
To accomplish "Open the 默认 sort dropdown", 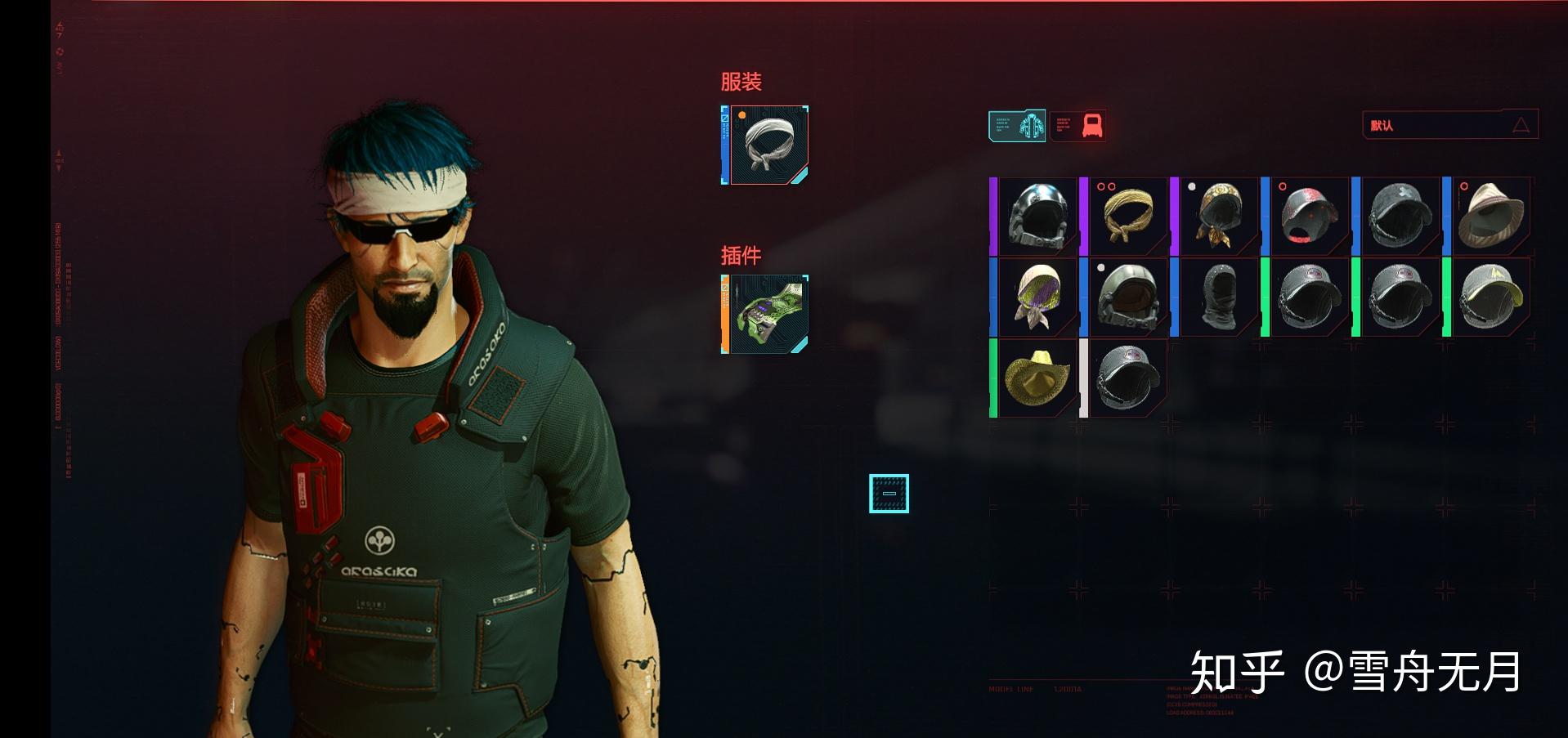I will pos(1449,125).
